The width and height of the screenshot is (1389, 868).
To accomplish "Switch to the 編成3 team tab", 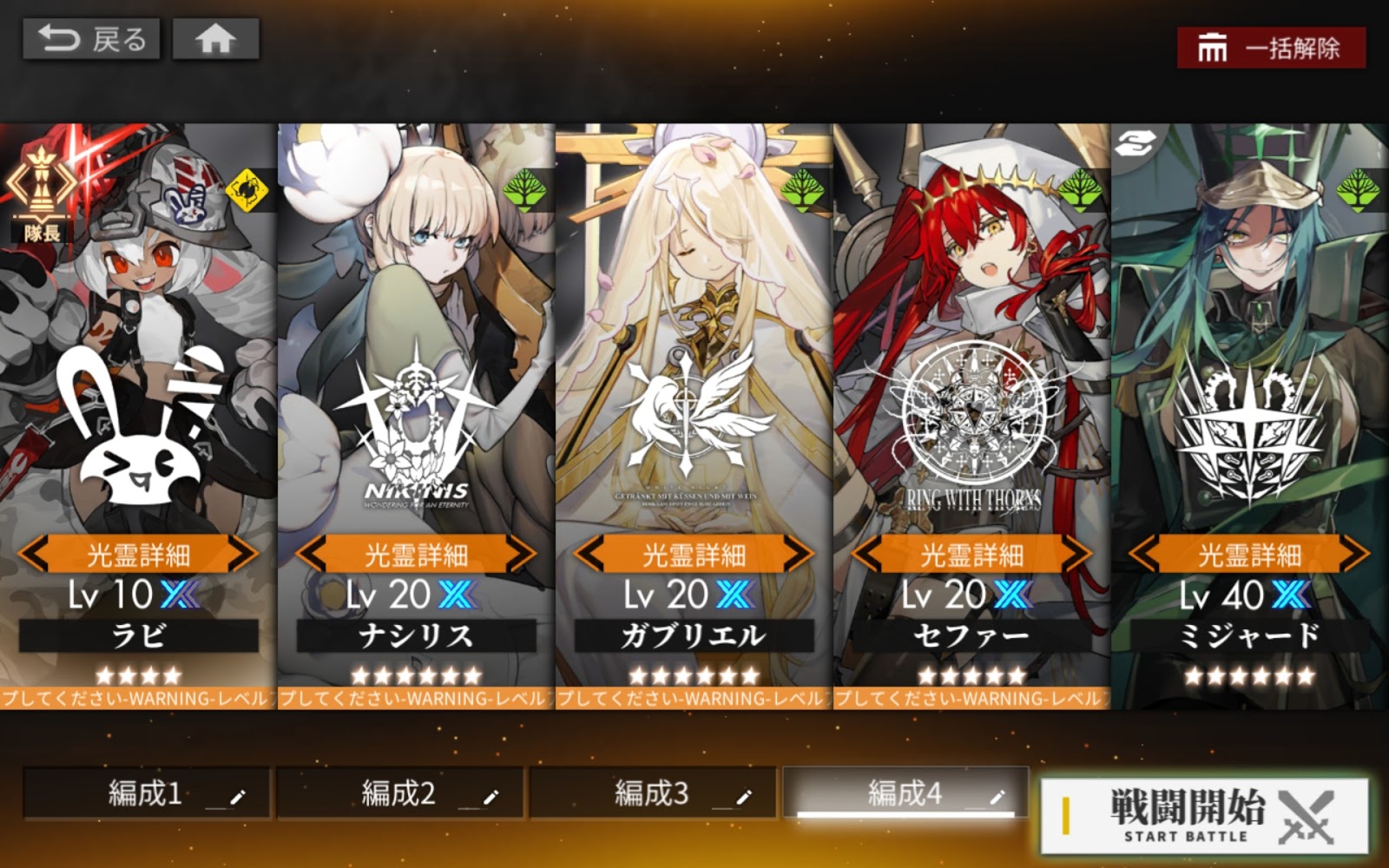I will (x=652, y=793).
